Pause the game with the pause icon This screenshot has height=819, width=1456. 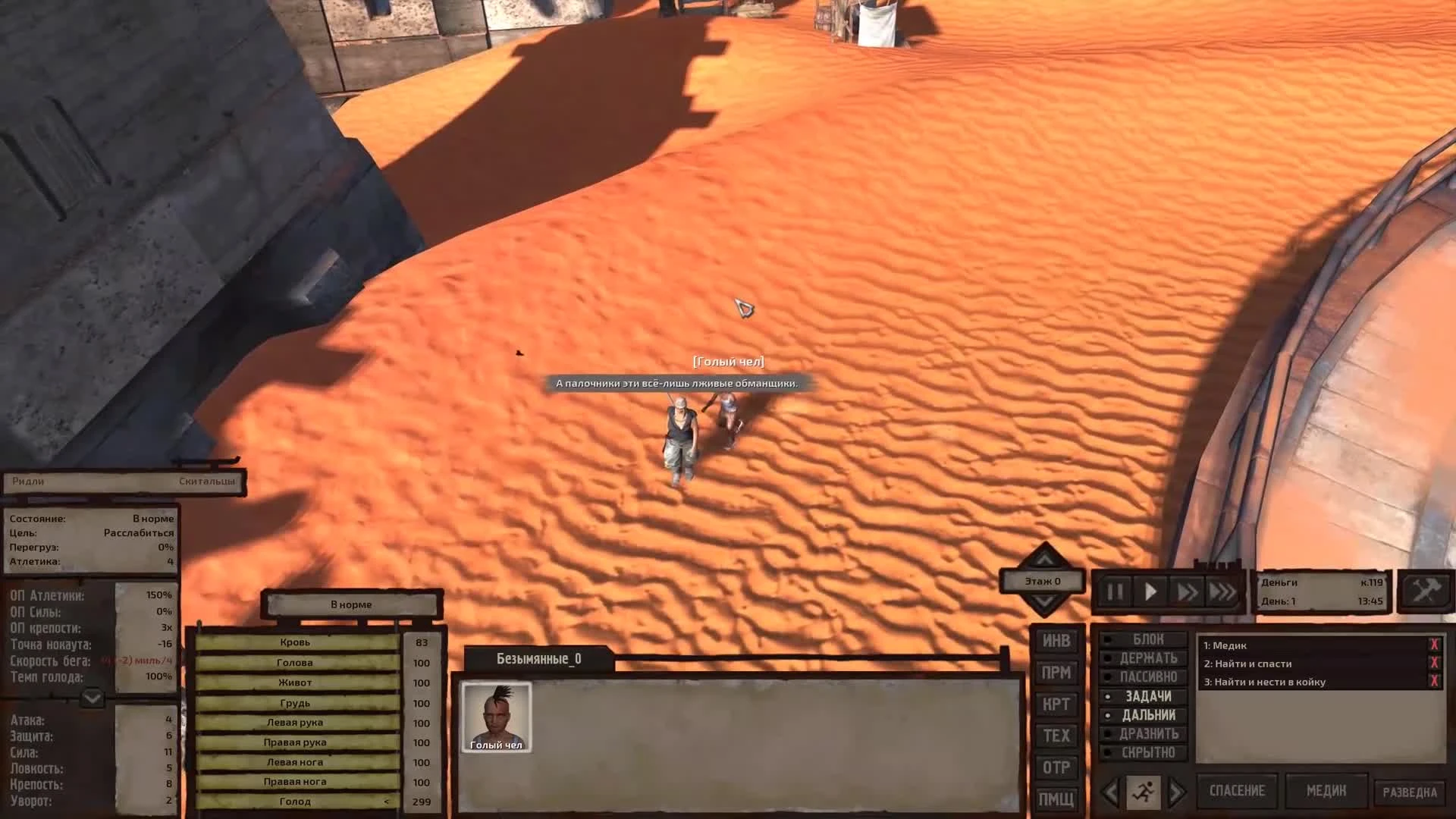(1115, 592)
